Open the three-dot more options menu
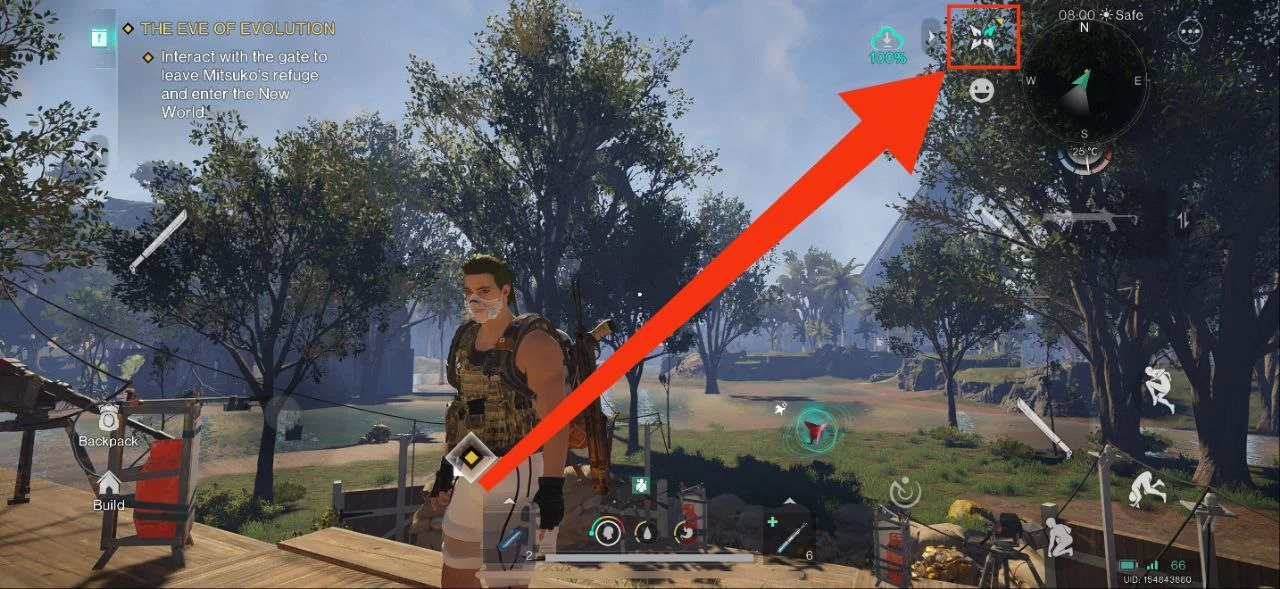The width and height of the screenshot is (1280, 589). [x=1190, y=31]
